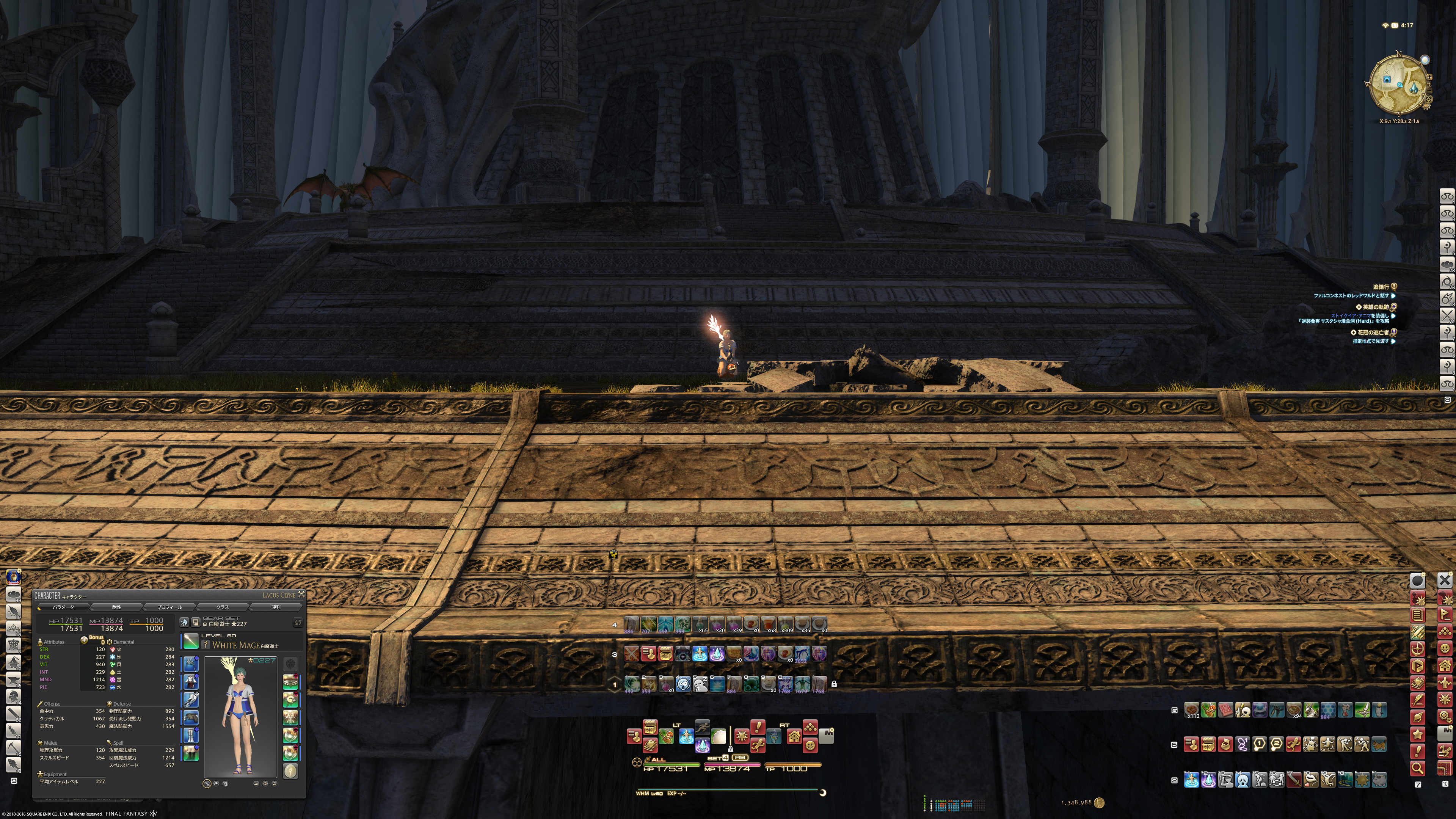Open the gear set list button

(196, 622)
